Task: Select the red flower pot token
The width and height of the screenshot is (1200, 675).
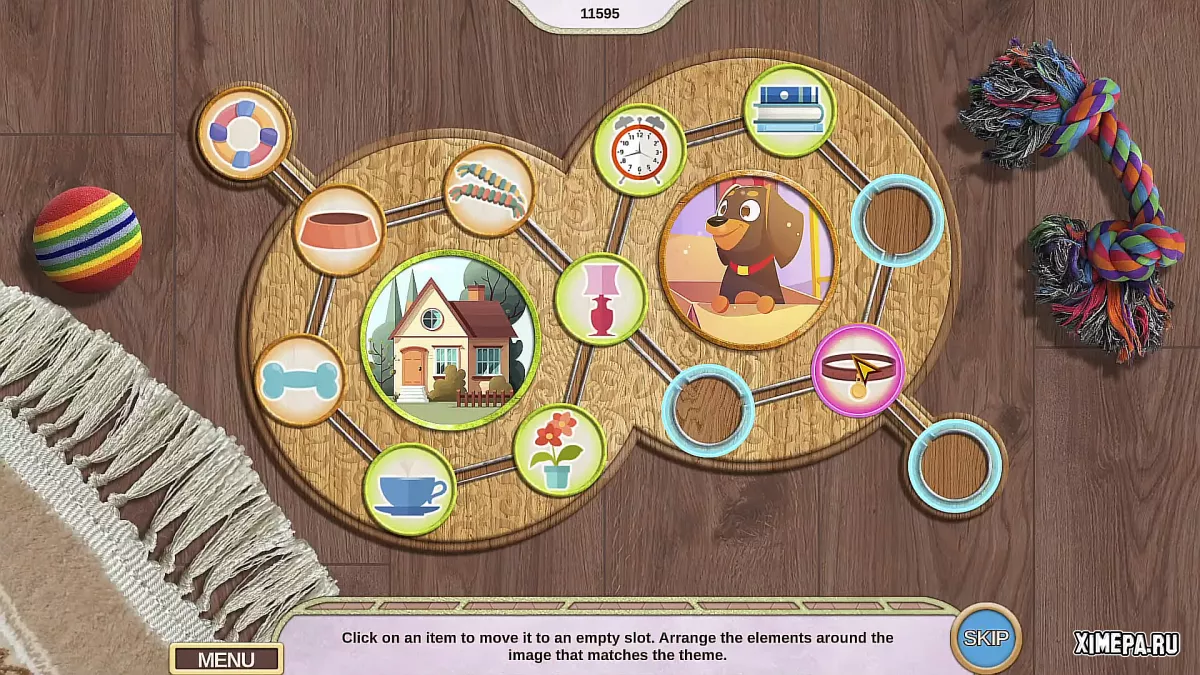Action: (559, 450)
